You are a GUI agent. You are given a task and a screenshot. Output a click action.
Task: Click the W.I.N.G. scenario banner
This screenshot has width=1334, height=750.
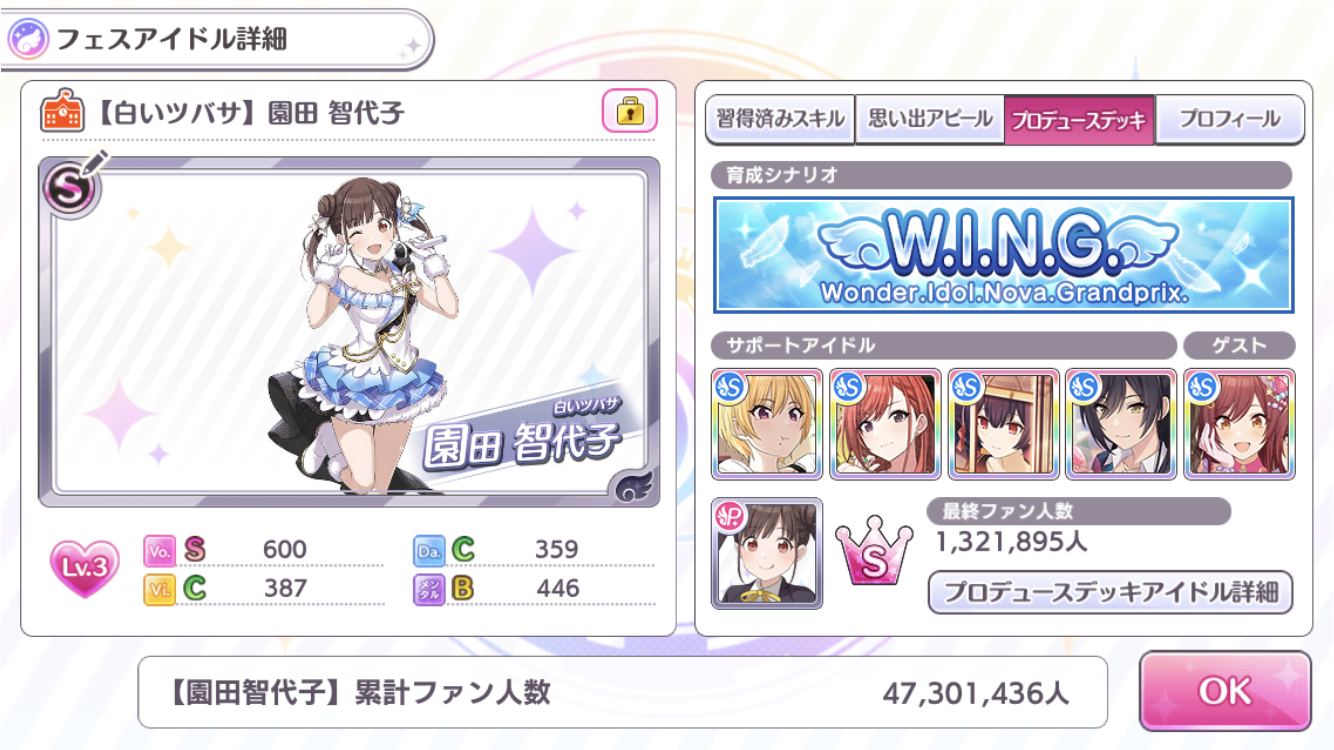coord(1005,257)
